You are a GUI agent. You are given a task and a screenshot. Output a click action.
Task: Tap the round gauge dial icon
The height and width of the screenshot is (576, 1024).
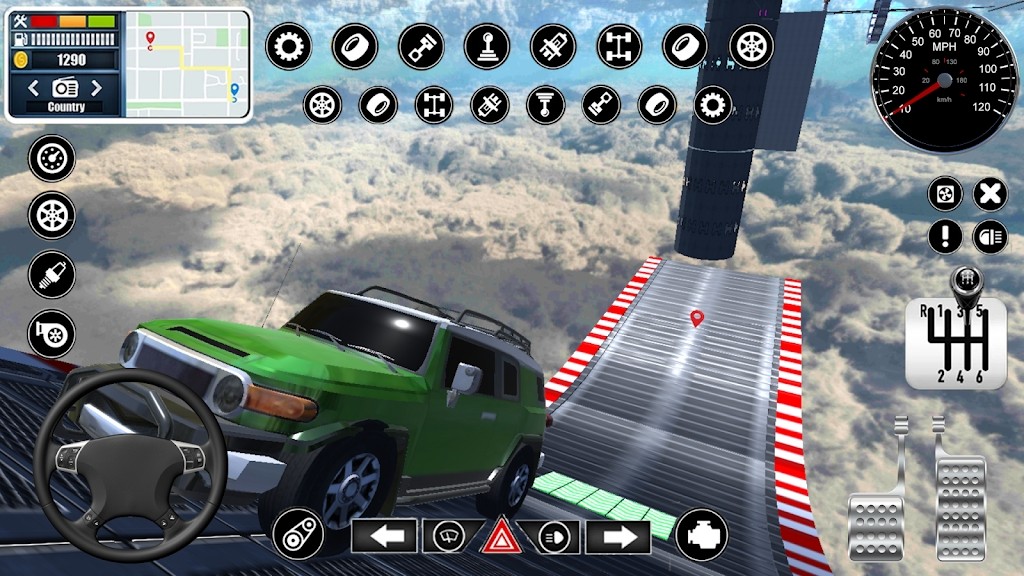click(51, 158)
